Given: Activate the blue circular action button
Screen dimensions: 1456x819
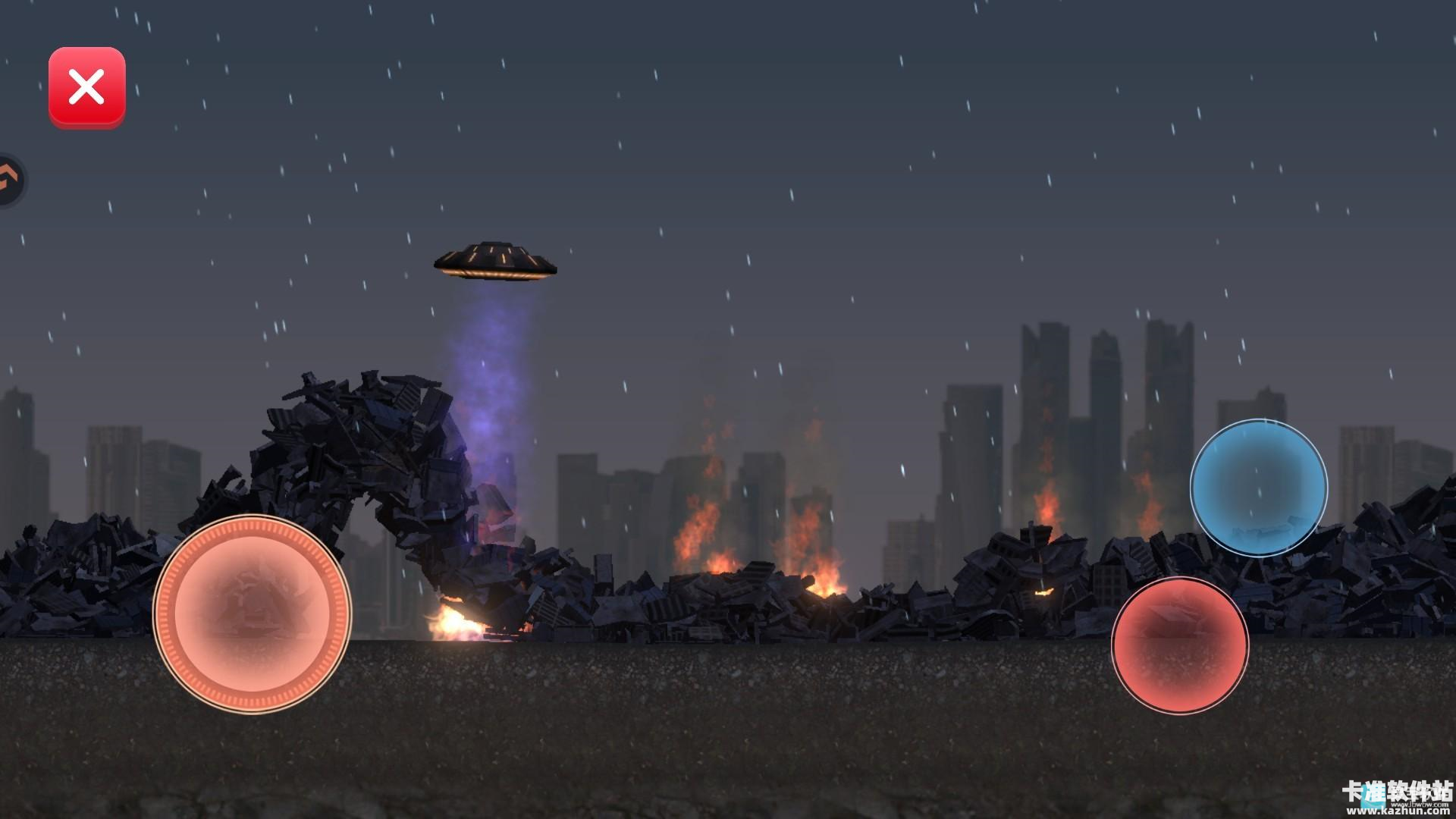Looking at the screenshot, I should [1258, 488].
